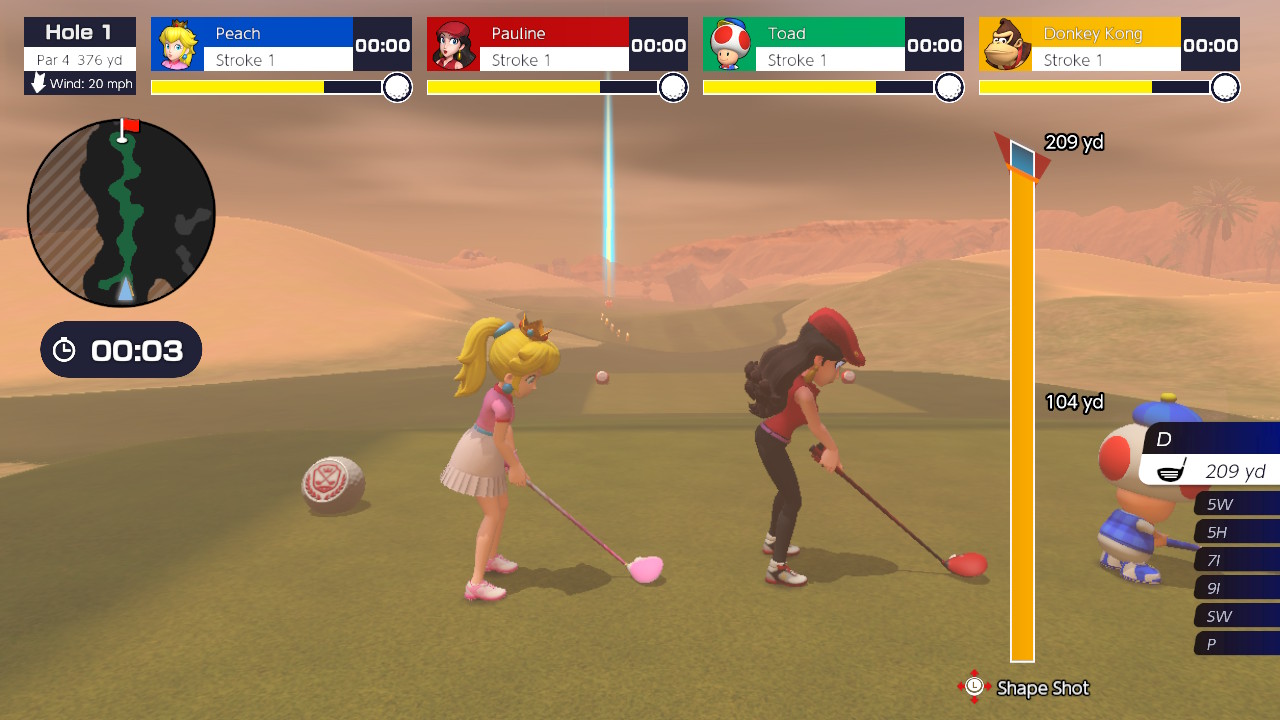Click Peach's golf ball gauge indicator
The width and height of the screenshot is (1280, 720).
coord(396,88)
